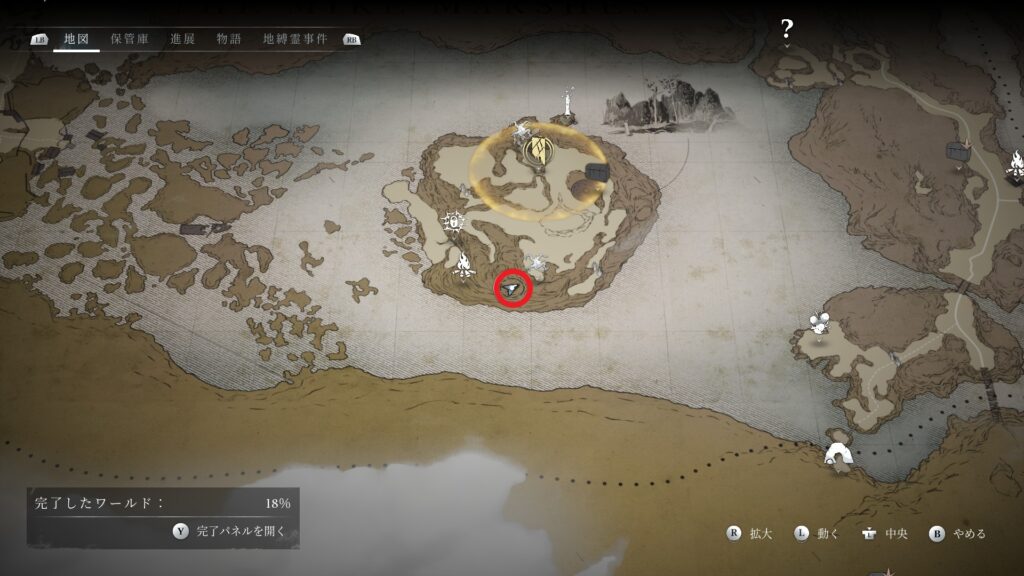Click the question mark map marker
This screenshot has height=576, width=1024.
(787, 29)
